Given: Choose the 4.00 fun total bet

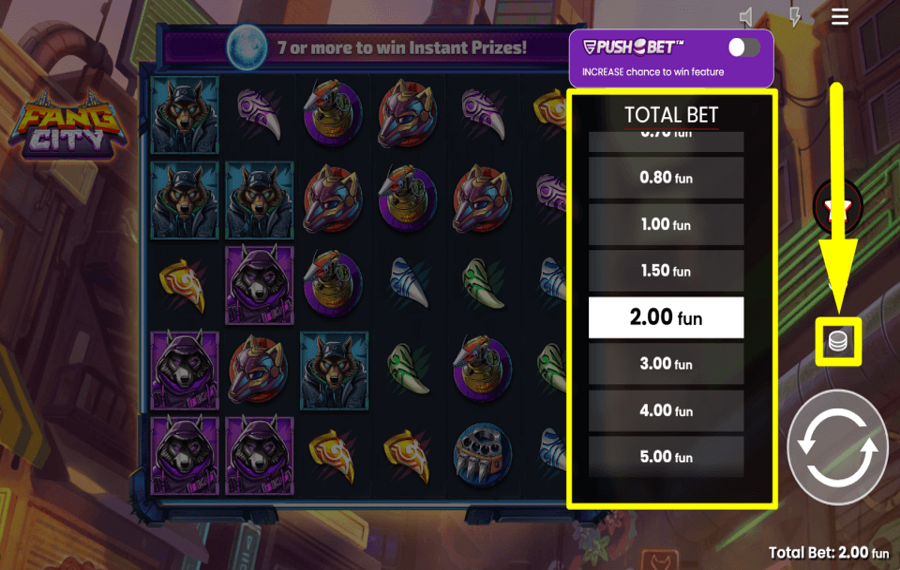Looking at the screenshot, I should pyautogui.click(x=665, y=410).
